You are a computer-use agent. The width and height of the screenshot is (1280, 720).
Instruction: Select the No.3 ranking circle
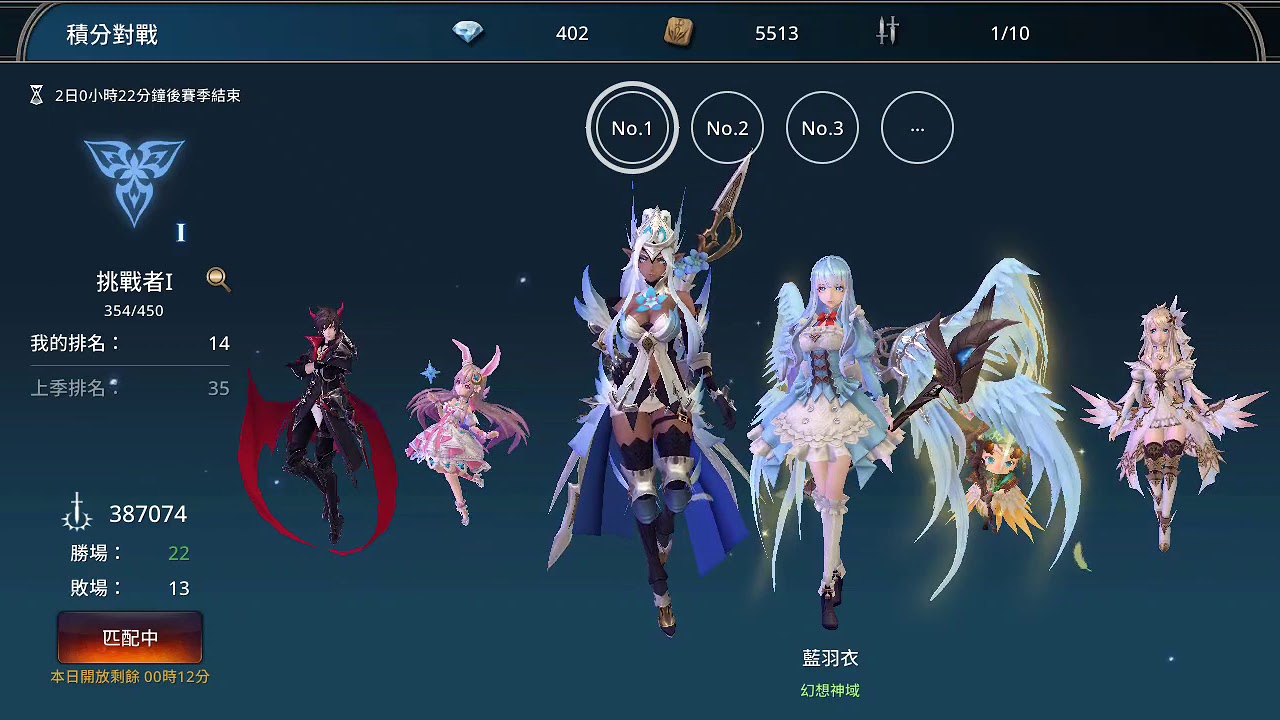click(x=822, y=127)
